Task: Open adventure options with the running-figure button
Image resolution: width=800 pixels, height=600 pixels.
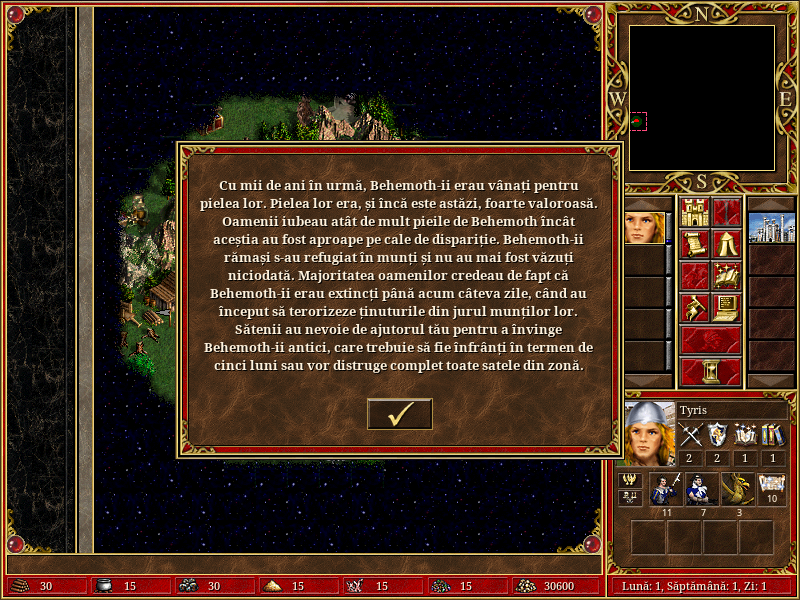Action: click(x=694, y=308)
